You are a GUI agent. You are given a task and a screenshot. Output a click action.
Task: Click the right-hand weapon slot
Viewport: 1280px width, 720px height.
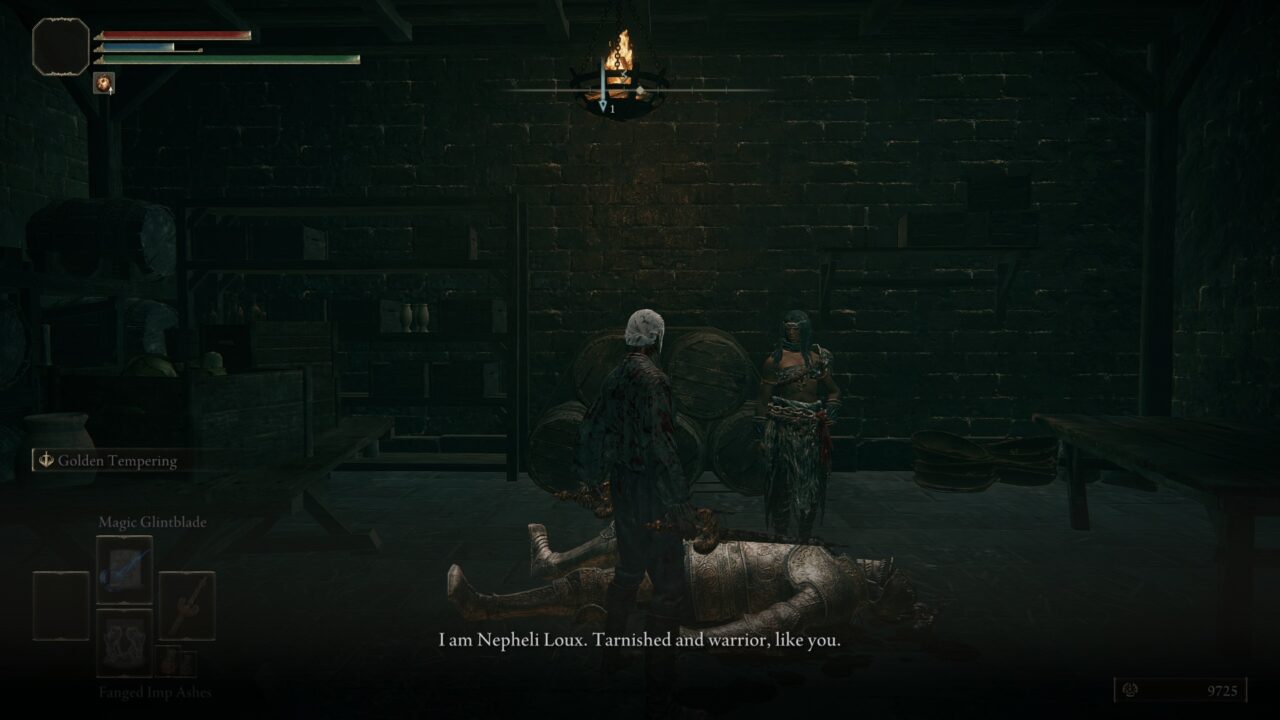tap(187, 605)
